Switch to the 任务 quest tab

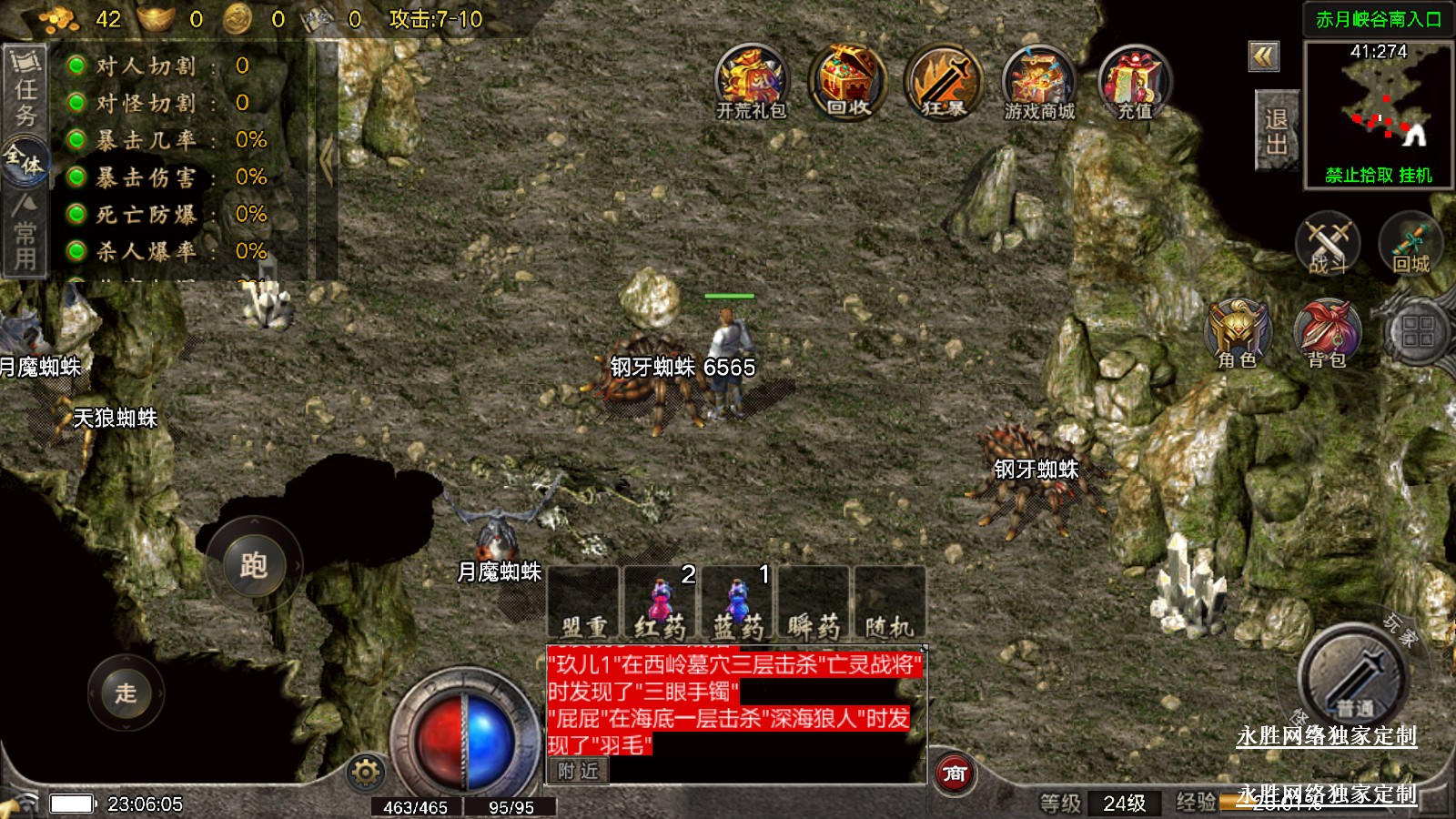[x=25, y=89]
